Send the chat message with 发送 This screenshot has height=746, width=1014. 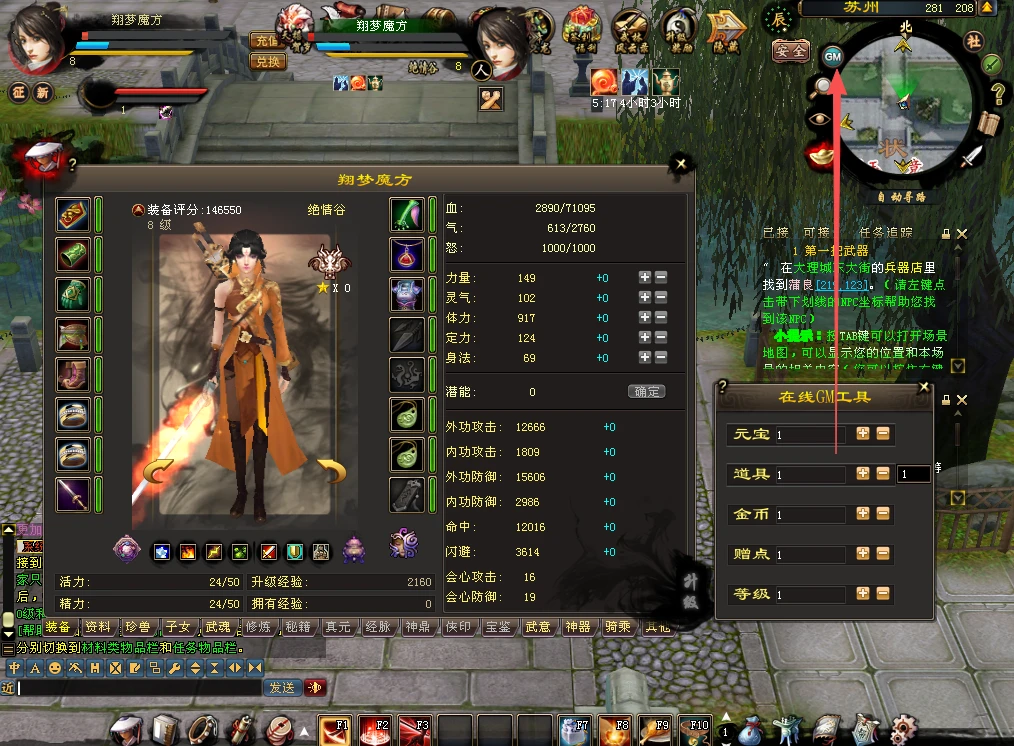[x=281, y=687]
